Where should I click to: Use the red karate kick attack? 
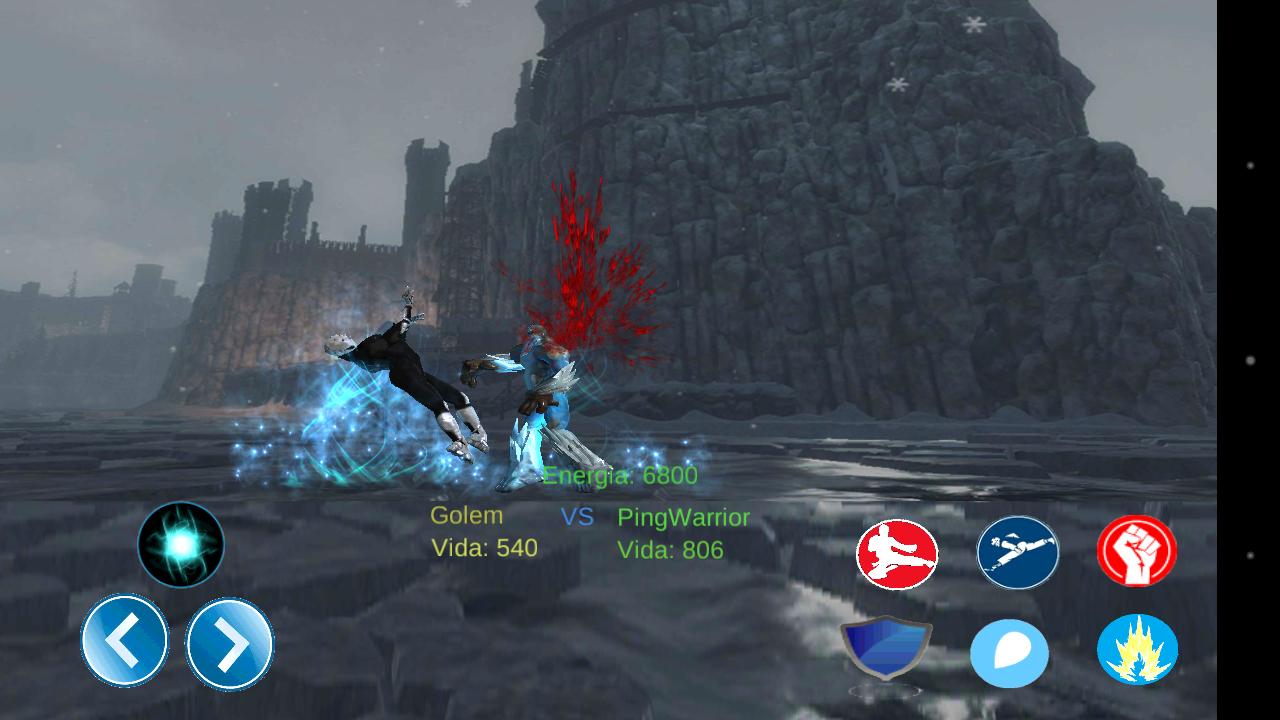click(x=897, y=554)
